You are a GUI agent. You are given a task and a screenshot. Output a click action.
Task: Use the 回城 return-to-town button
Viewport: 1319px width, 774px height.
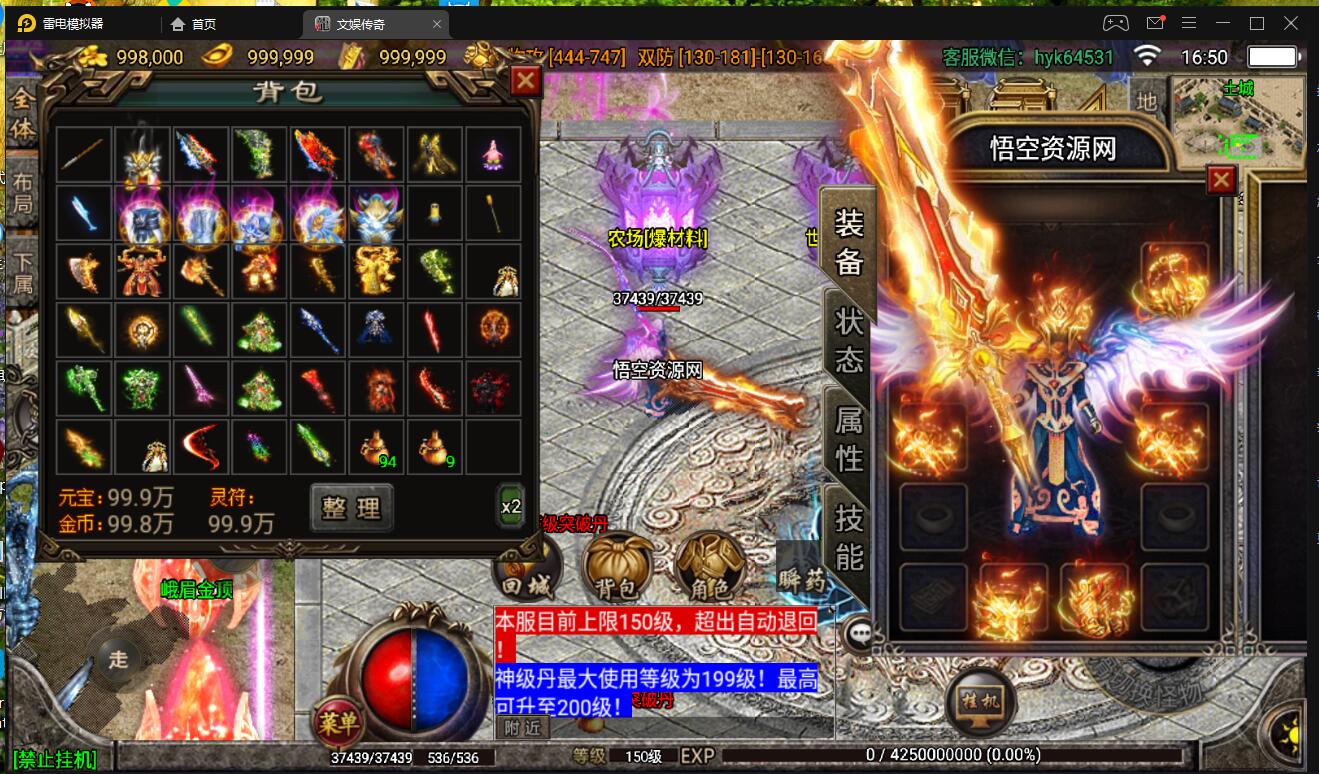pos(527,572)
